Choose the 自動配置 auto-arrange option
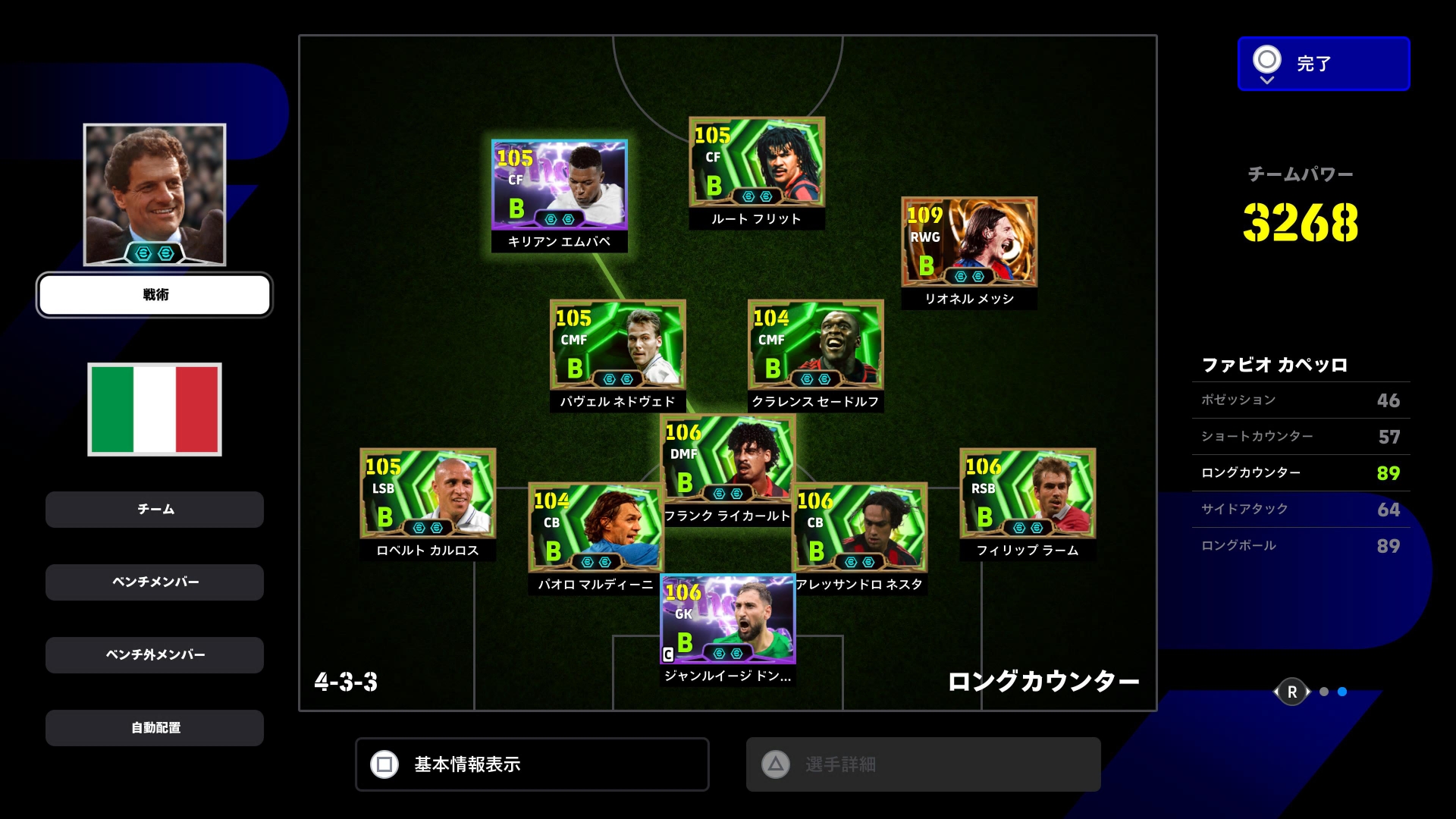 pos(155,728)
